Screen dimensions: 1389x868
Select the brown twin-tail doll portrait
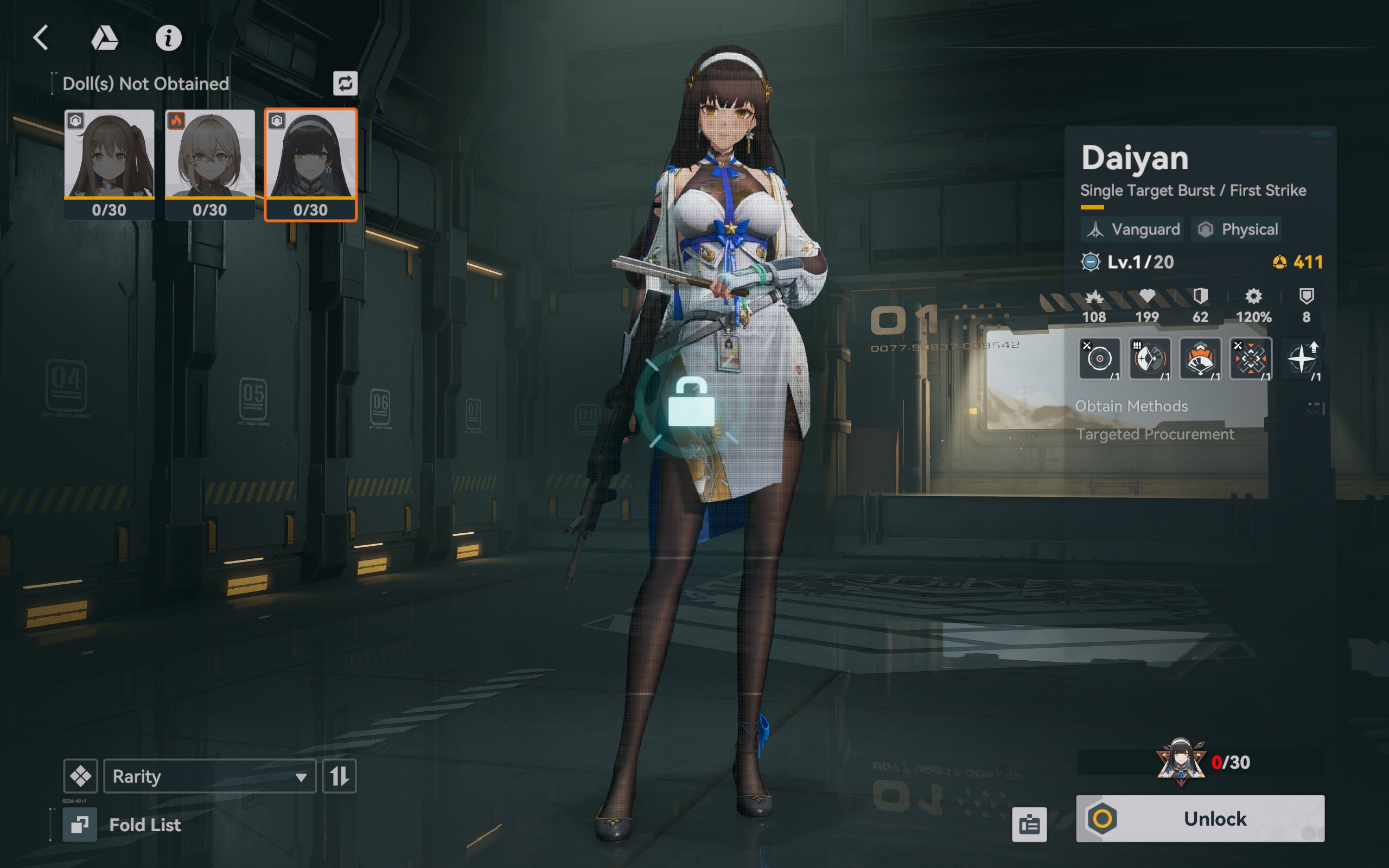point(109,164)
